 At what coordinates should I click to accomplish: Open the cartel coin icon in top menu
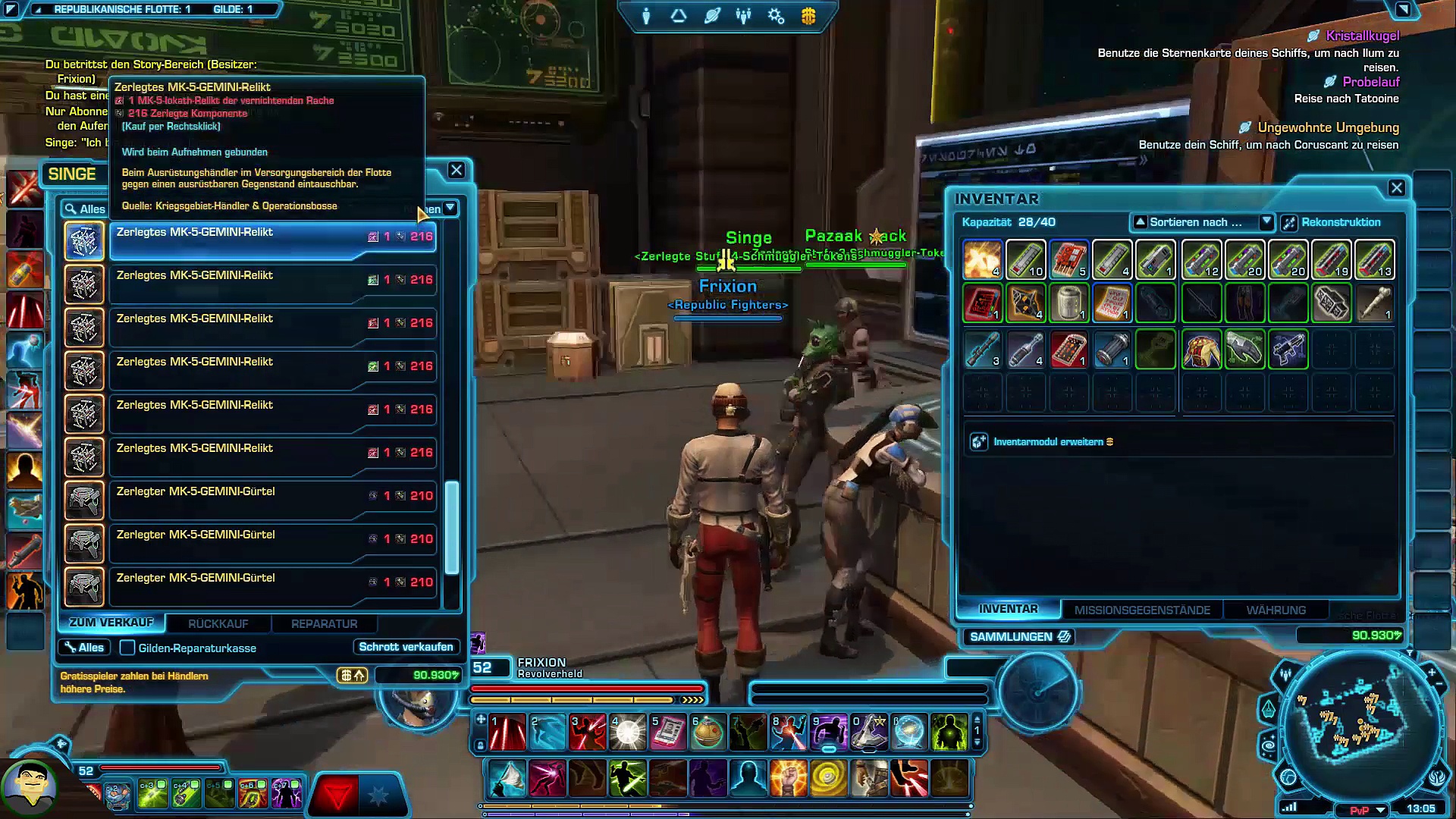tap(808, 16)
